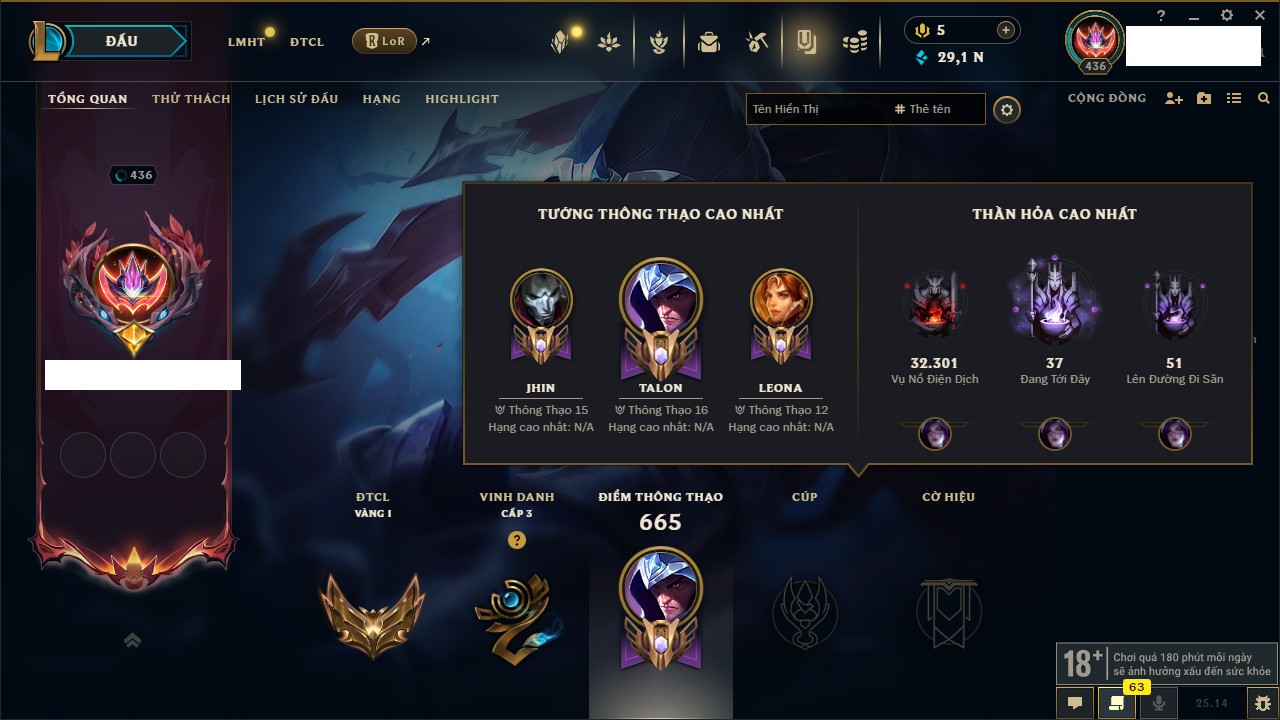Open the LoR launcher link

pos(384,41)
